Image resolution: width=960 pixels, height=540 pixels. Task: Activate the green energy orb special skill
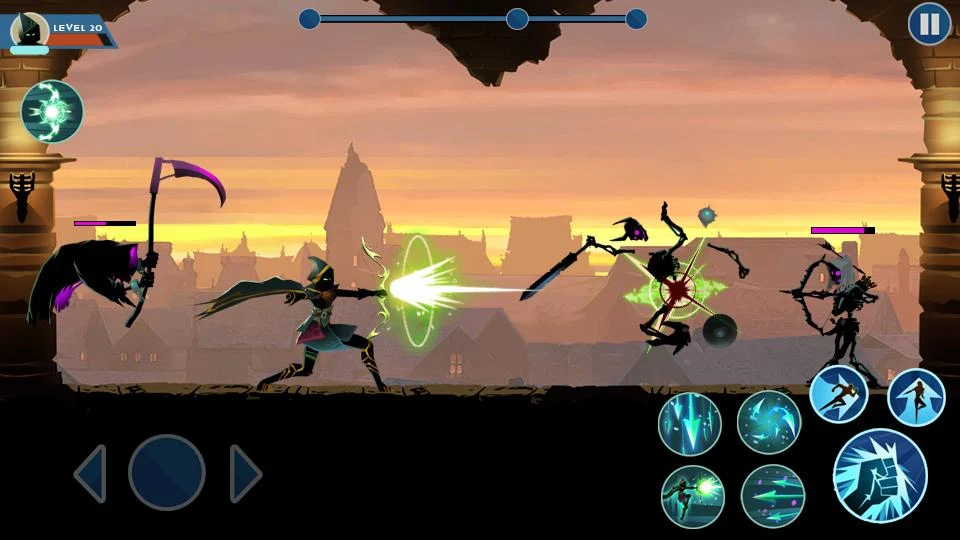[x=52, y=111]
